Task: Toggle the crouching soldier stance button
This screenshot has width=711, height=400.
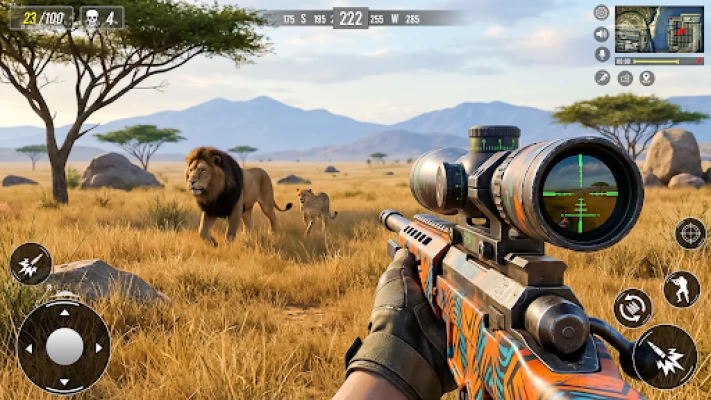Action: tap(682, 289)
